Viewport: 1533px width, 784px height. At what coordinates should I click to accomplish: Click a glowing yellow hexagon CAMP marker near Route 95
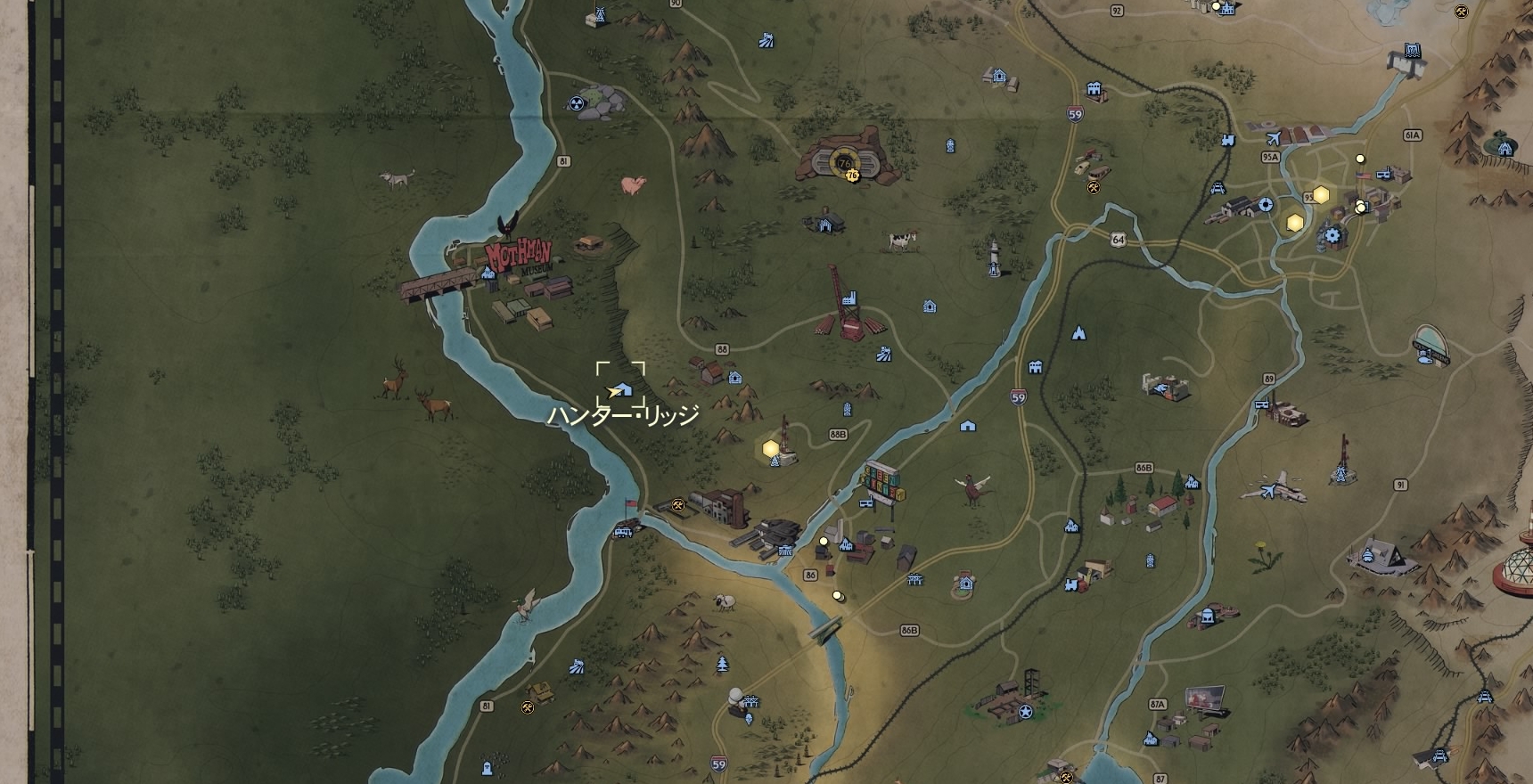click(1321, 194)
